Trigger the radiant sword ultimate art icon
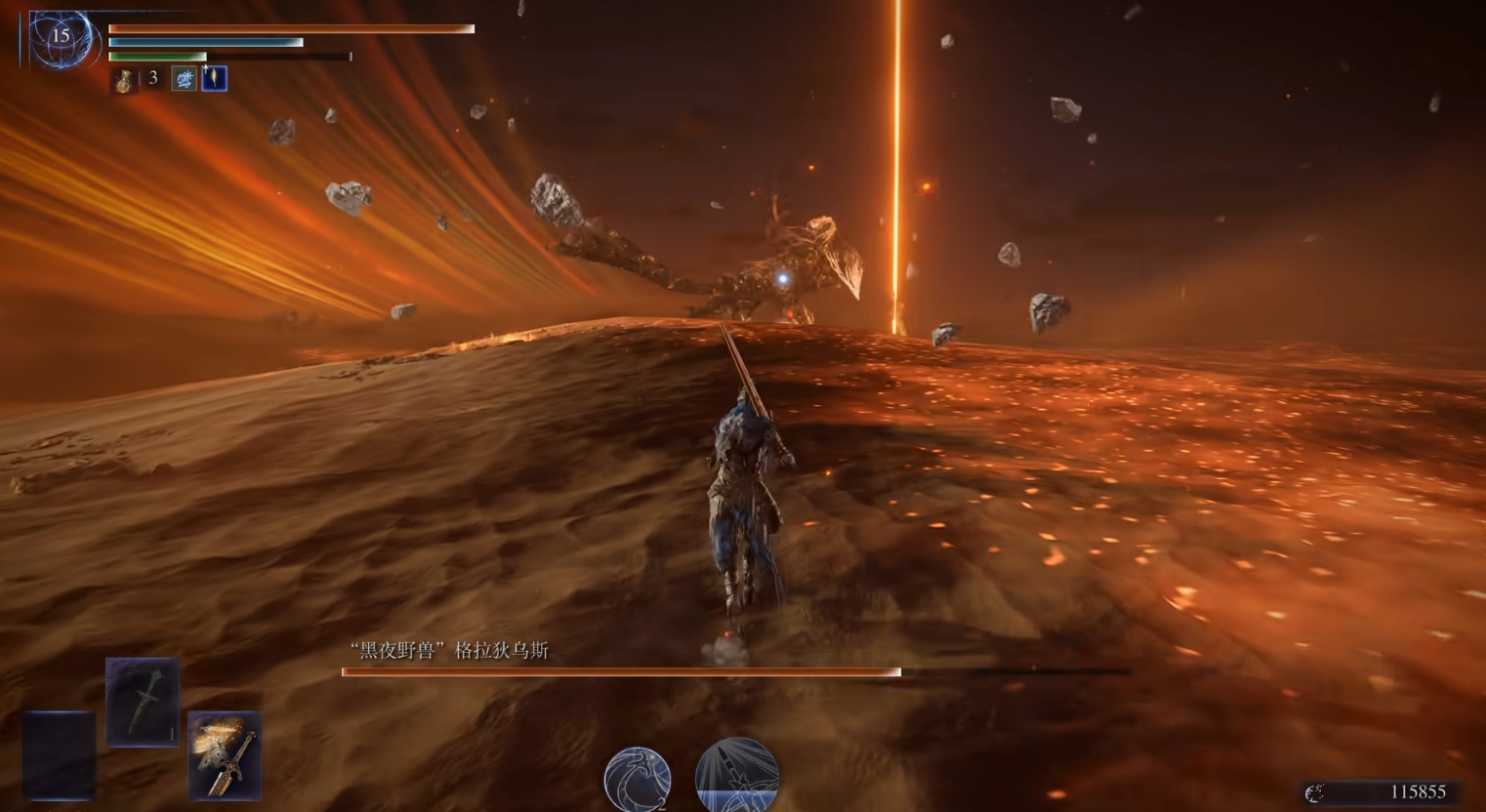The height and width of the screenshot is (812, 1486). point(736,777)
